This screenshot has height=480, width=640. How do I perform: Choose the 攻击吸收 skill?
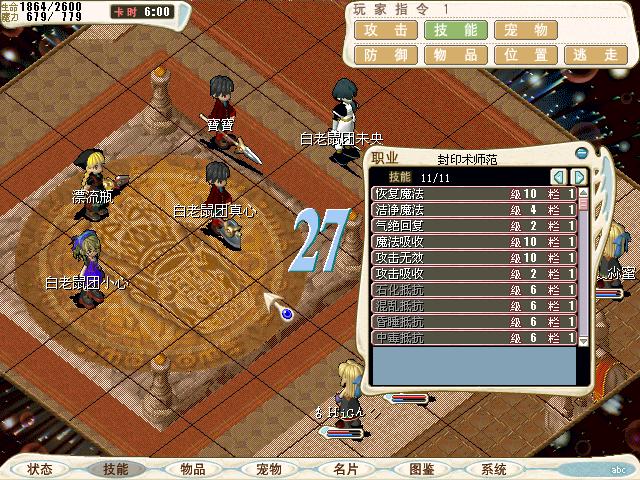point(473,273)
